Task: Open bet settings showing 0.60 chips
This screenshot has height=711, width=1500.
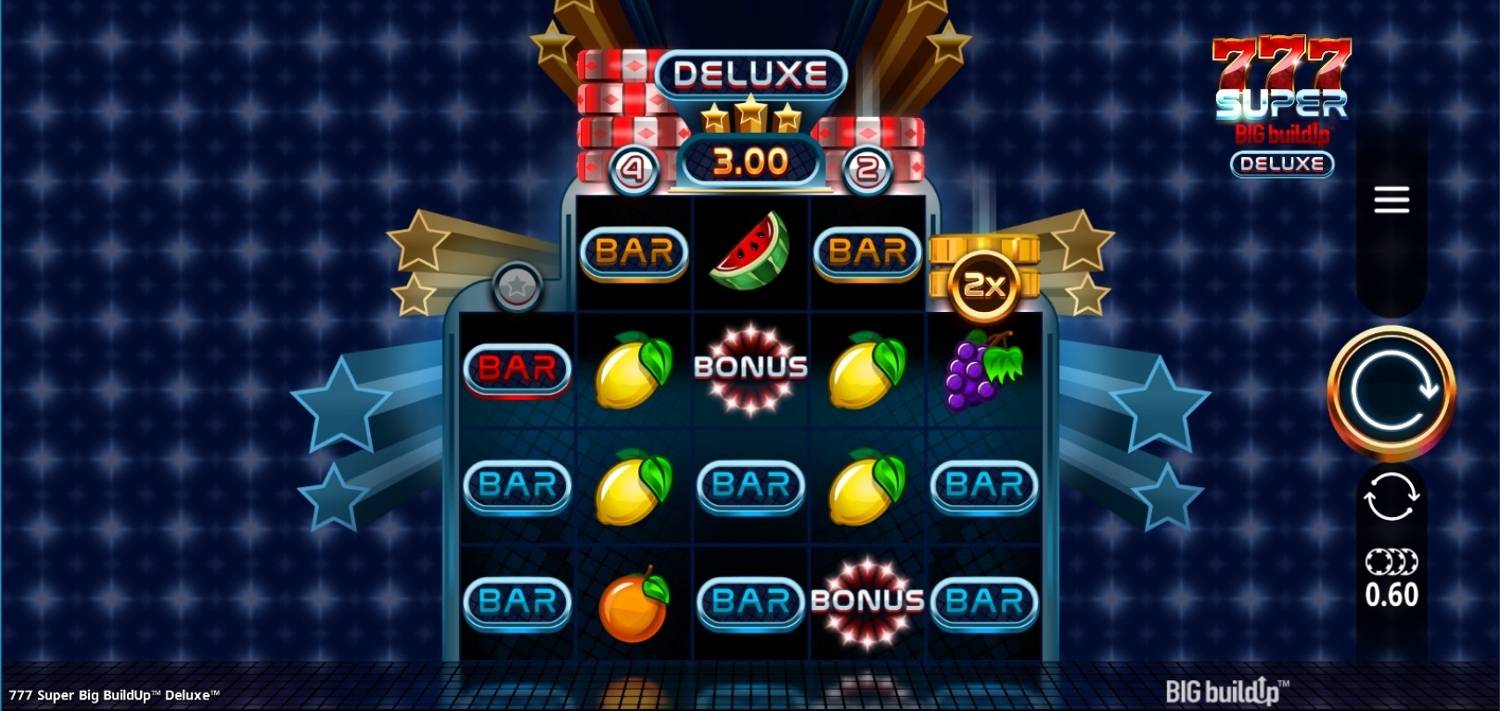Action: (x=1391, y=579)
